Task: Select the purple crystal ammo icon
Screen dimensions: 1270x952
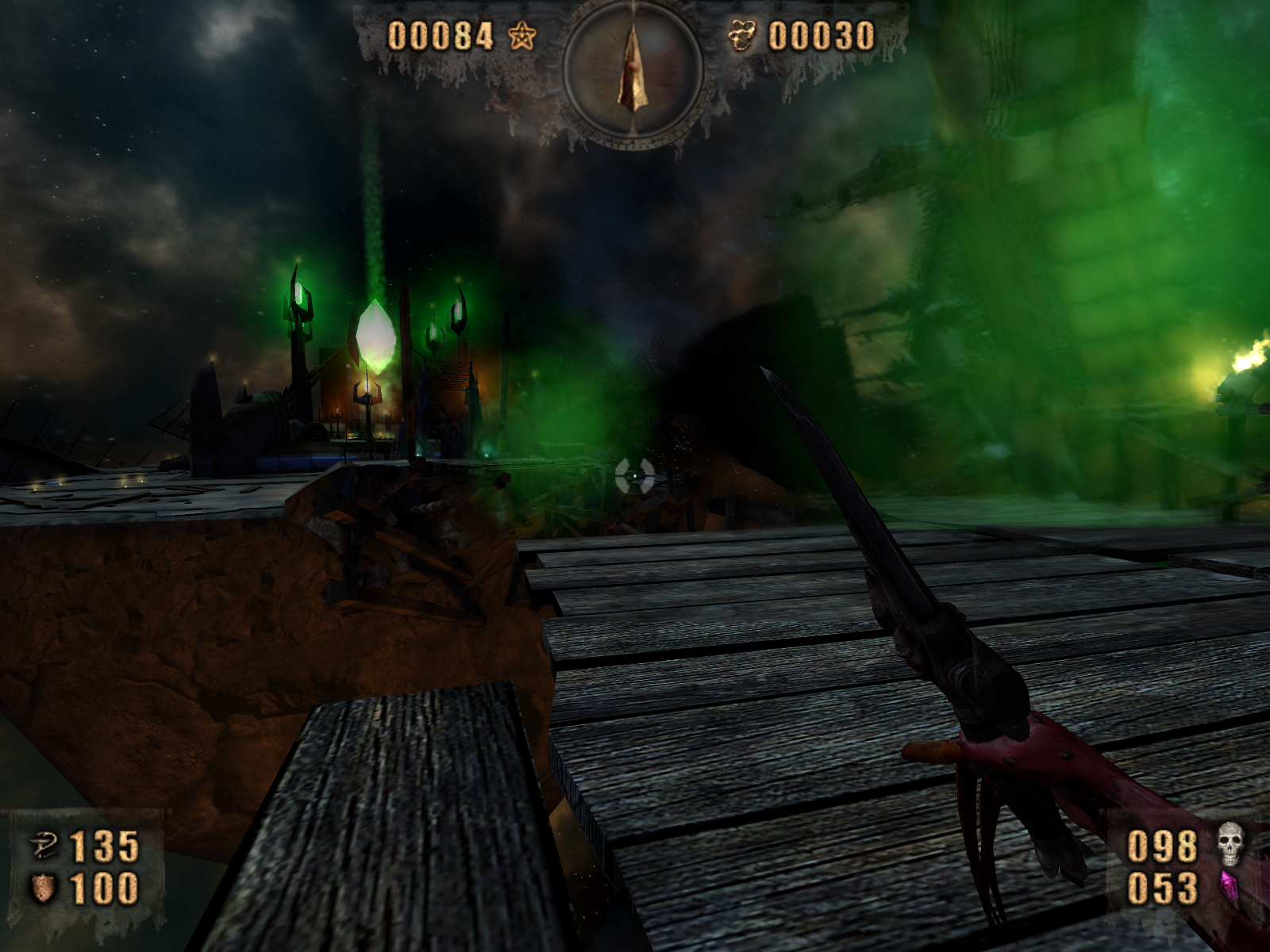Action: click(1229, 889)
